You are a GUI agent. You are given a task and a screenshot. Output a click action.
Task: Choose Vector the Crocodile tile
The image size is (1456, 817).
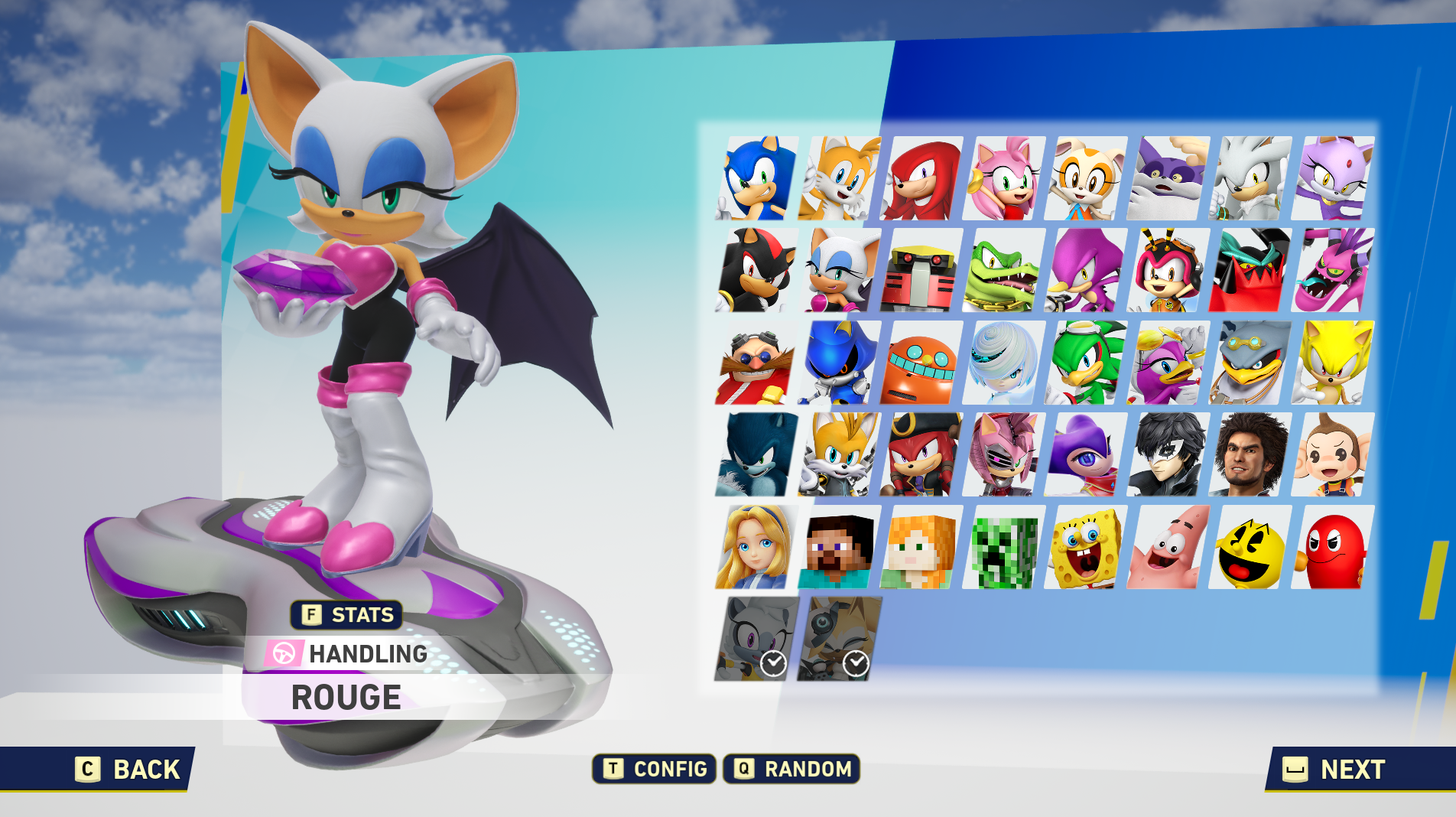[x=1004, y=270]
